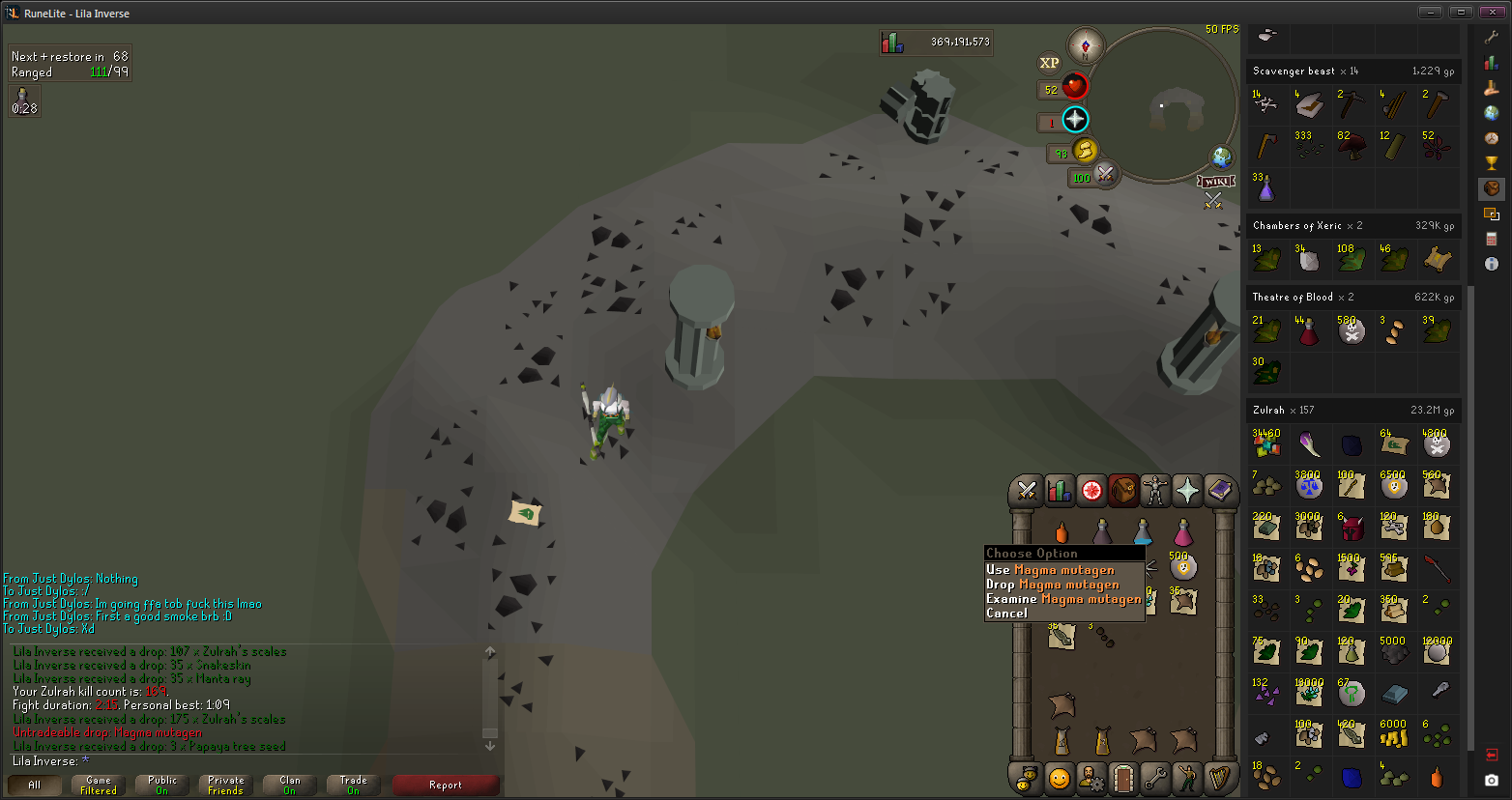1512x800 pixels.
Task: Toggle the XP drops button
Action: point(1049,63)
